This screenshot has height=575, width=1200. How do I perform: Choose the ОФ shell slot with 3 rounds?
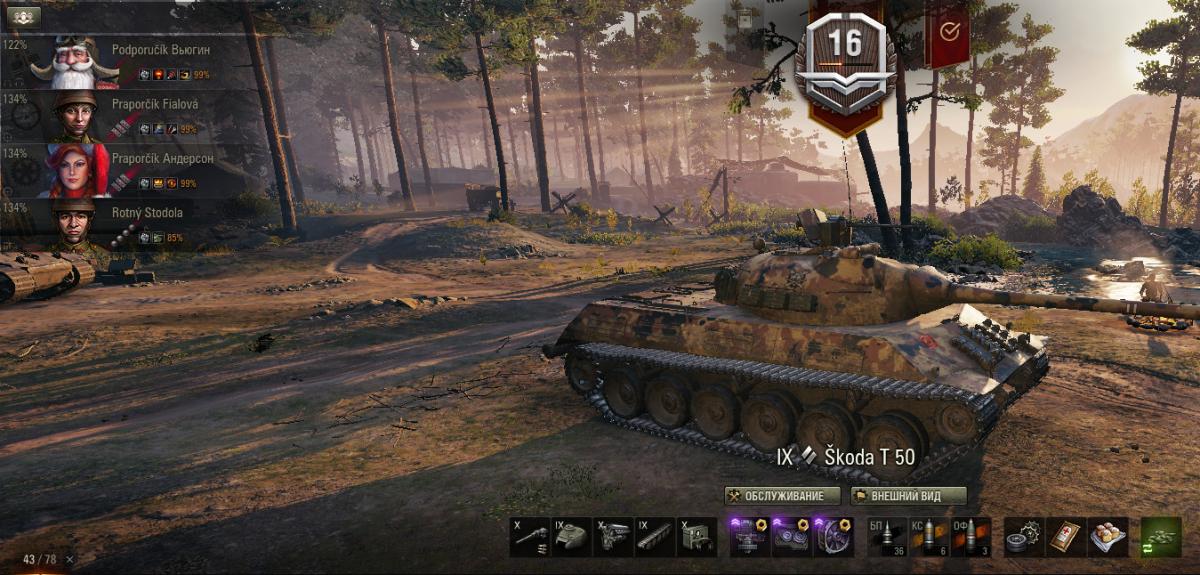971,536
